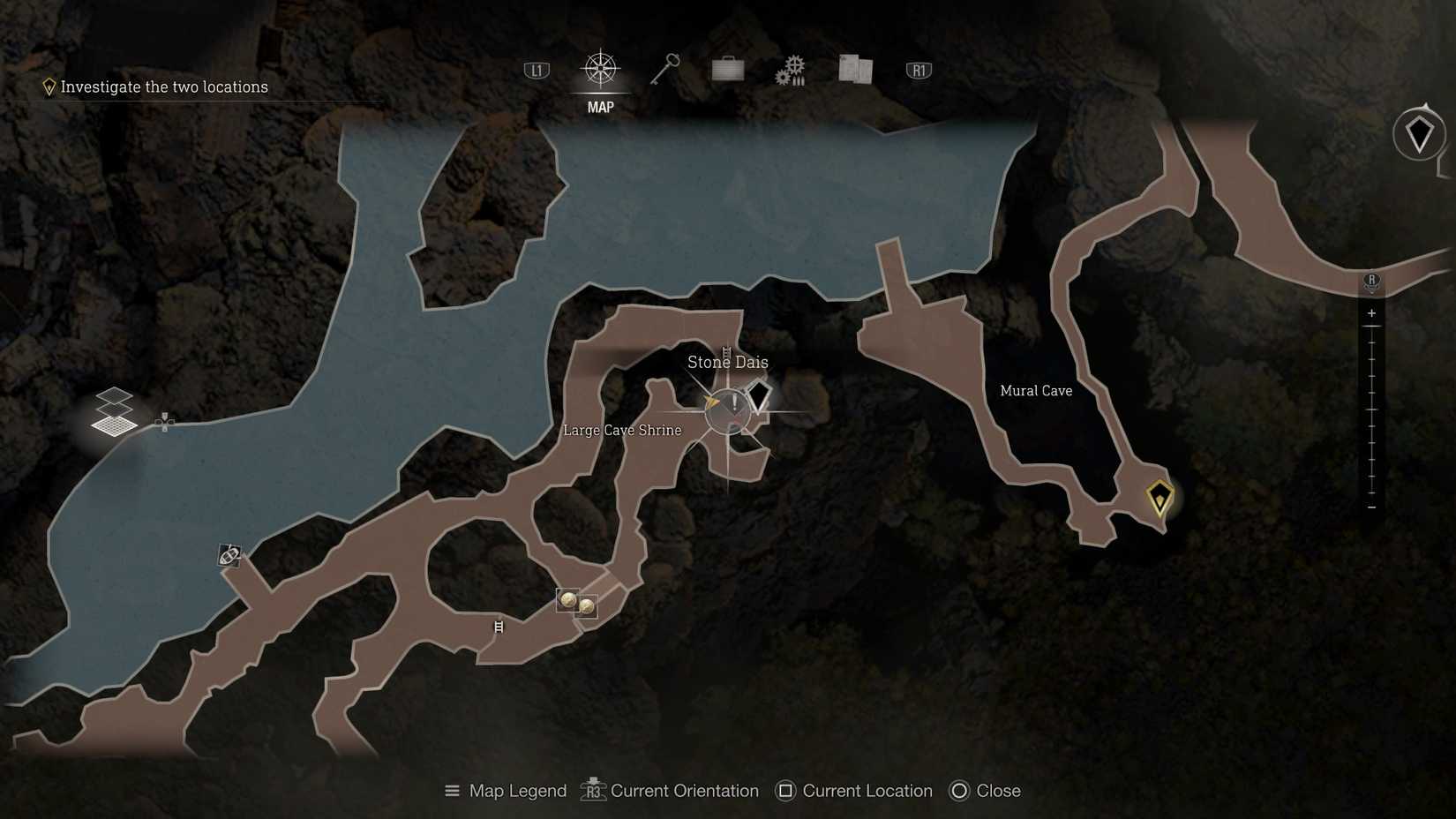Select the Map compass icon
This screenshot has width=1456, height=819.
(x=599, y=71)
